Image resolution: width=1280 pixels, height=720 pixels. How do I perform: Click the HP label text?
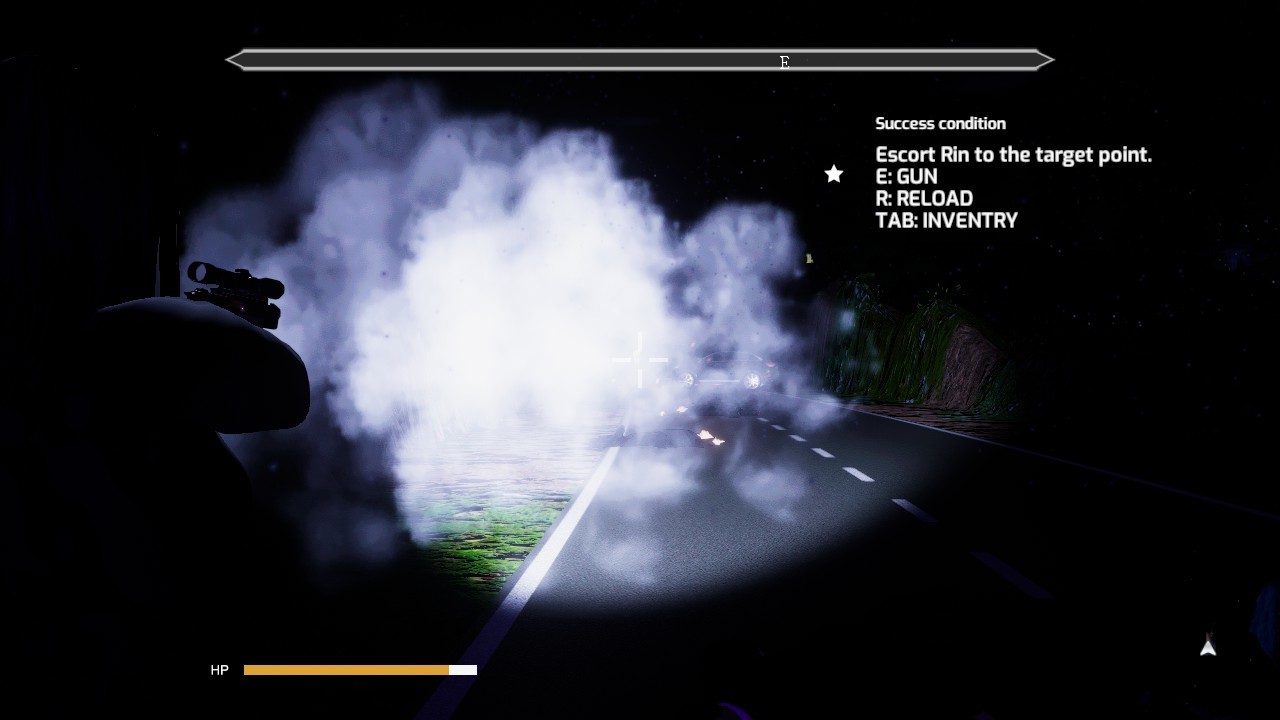coord(220,670)
